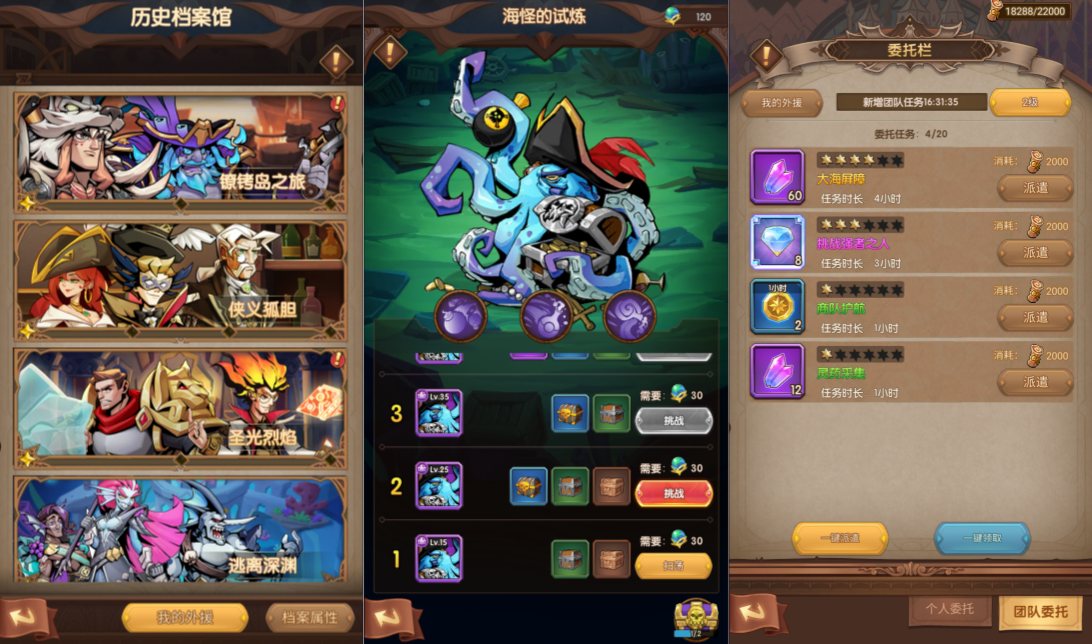
Task: Challenge stage 2 with the red 挑战 button
Action: [x=674, y=493]
